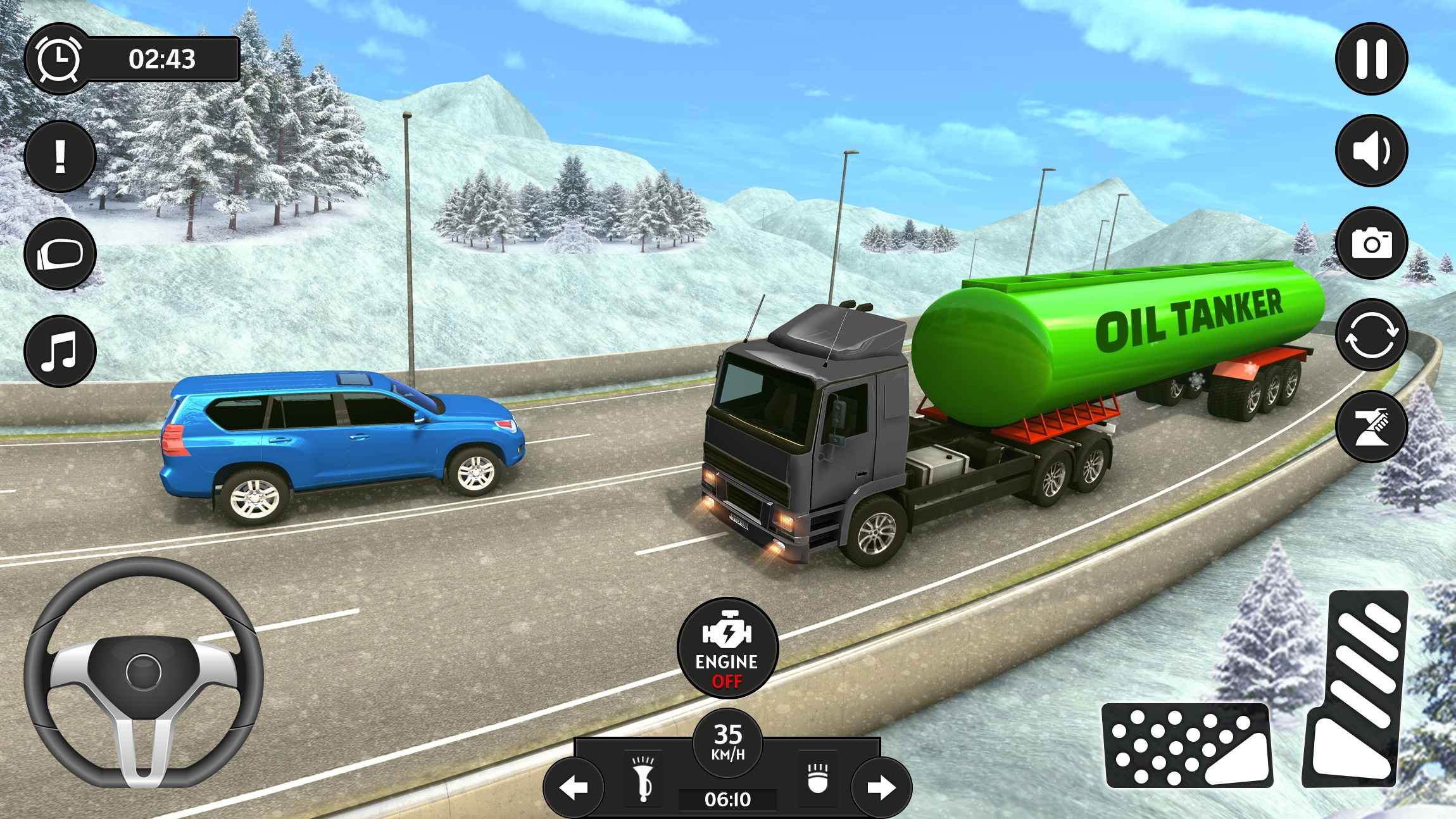This screenshot has width=1456, height=819.
Task: Switch on the headlights
Action: (818, 778)
